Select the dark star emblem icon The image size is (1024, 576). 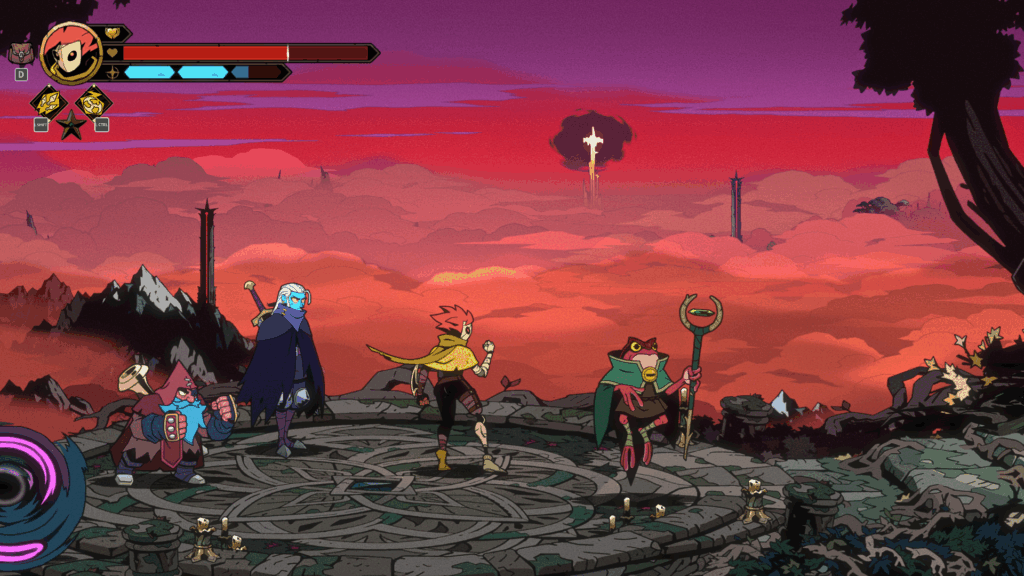70,126
